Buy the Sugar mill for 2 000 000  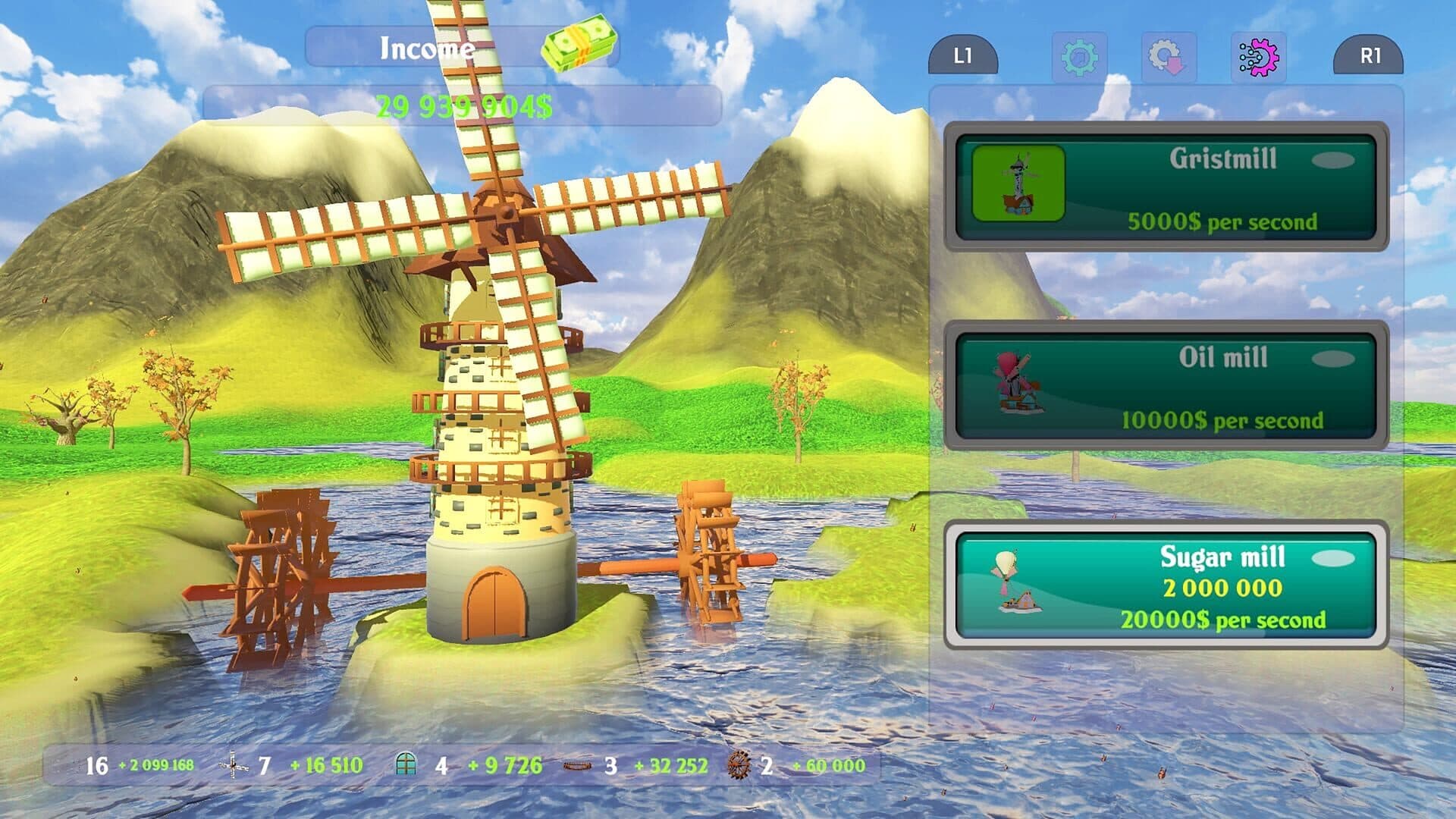(x=1166, y=585)
